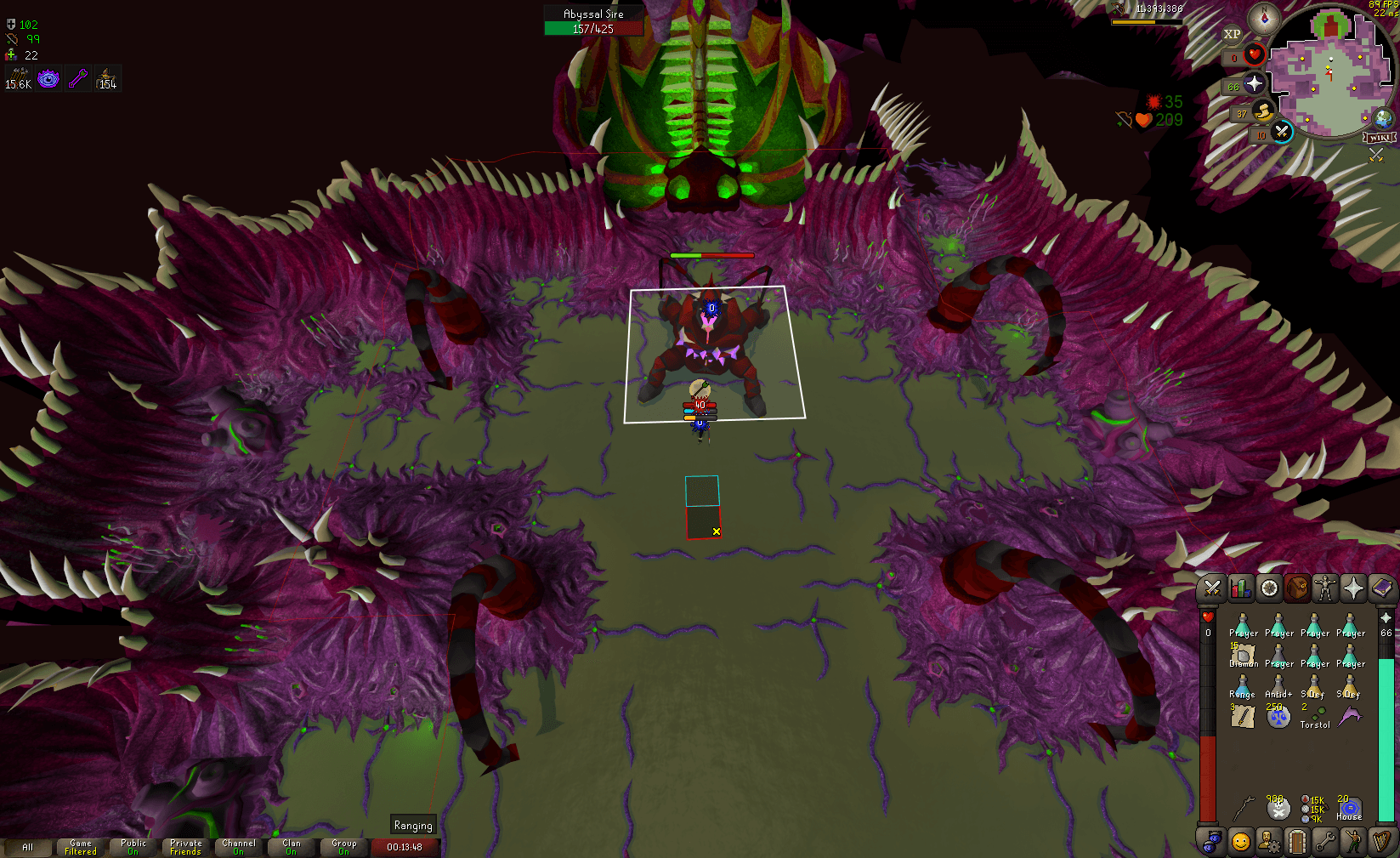Click the Wiki lookup button
The height and width of the screenshot is (858, 1400).
coord(1379,137)
